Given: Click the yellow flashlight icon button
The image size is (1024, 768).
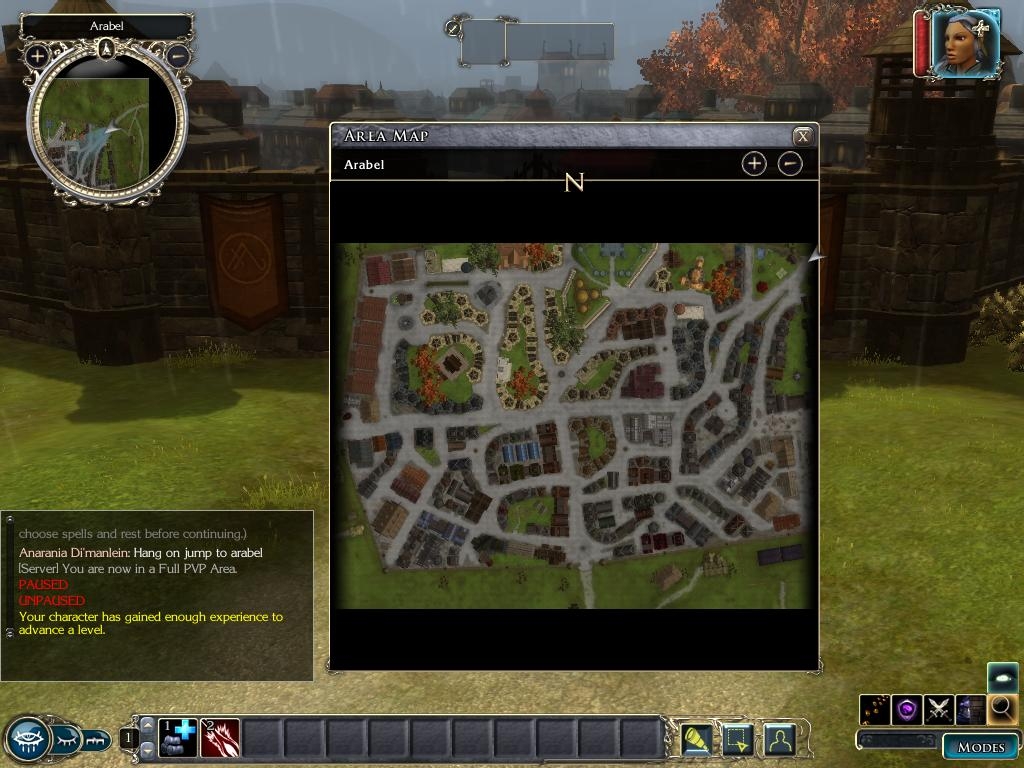Looking at the screenshot, I should (696, 739).
